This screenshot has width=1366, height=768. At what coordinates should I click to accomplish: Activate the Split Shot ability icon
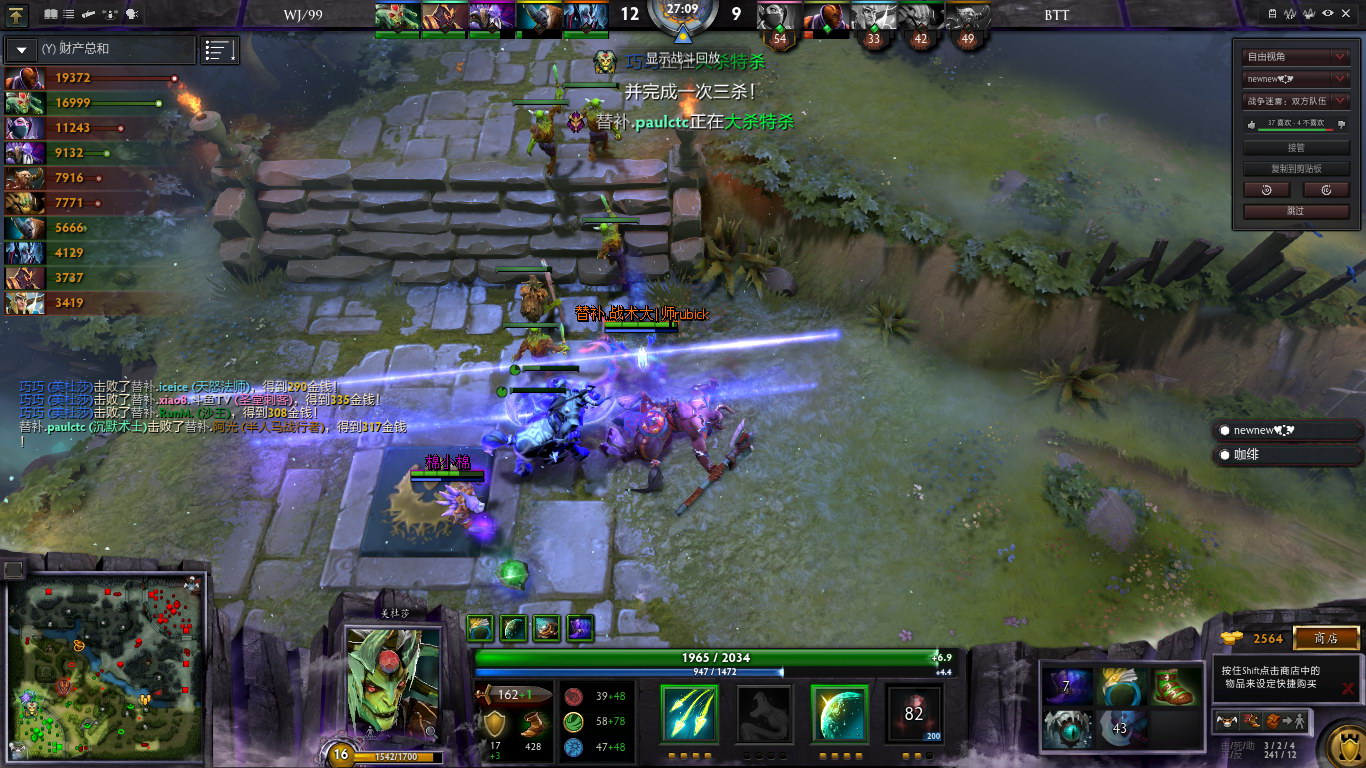tap(689, 713)
